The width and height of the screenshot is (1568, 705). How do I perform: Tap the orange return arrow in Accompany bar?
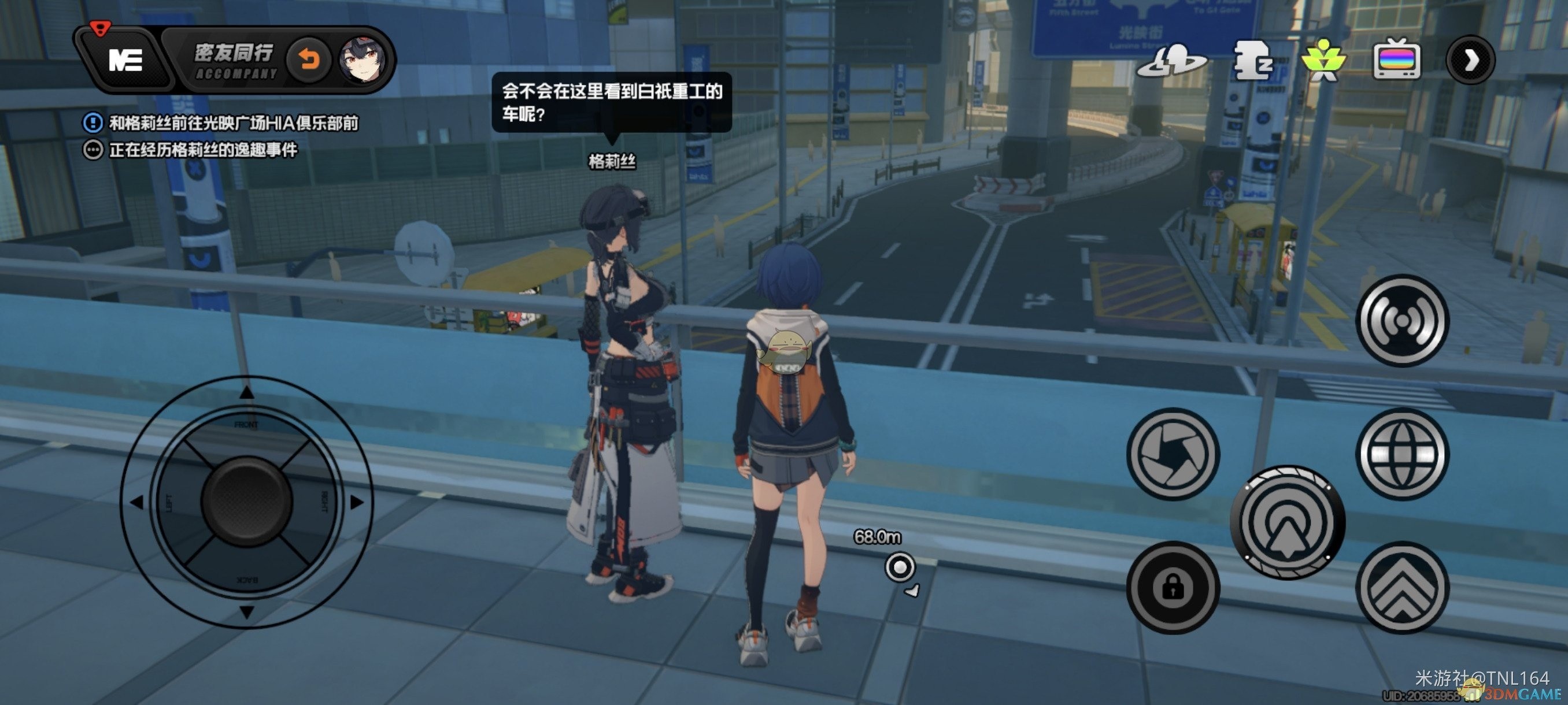pyautogui.click(x=309, y=60)
